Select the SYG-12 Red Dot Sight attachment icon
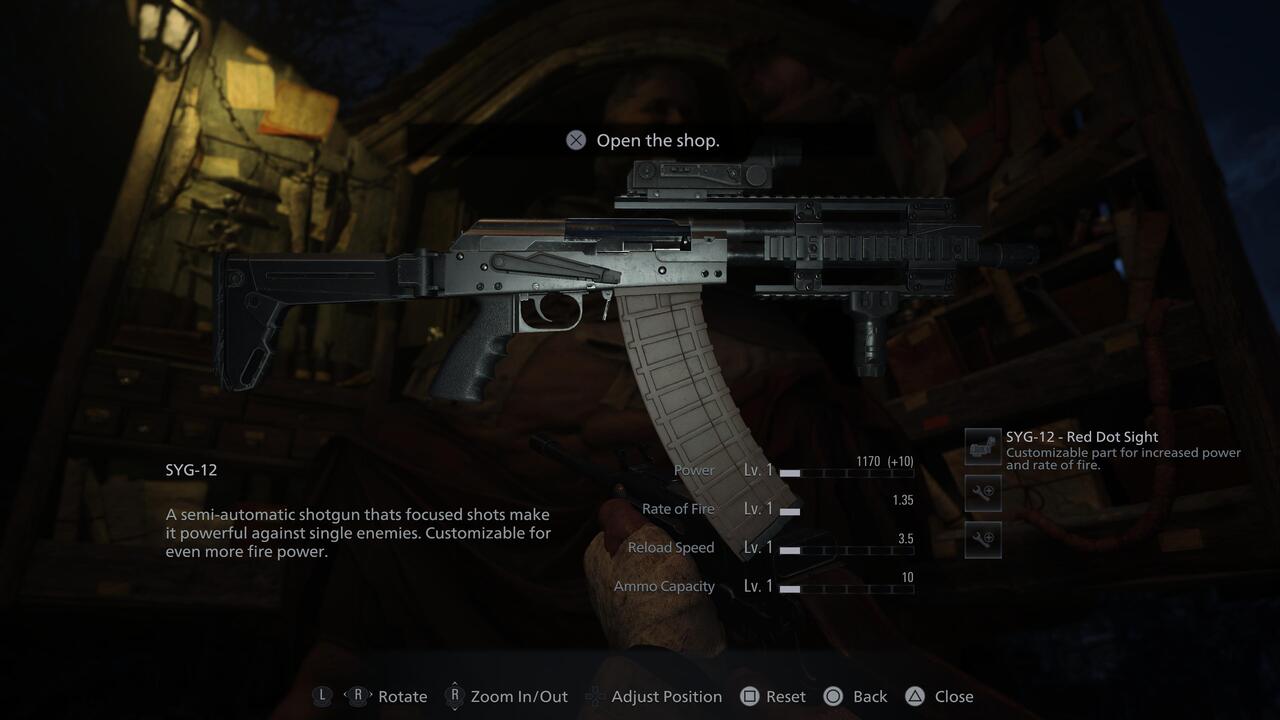This screenshot has height=720, width=1280. (x=981, y=446)
